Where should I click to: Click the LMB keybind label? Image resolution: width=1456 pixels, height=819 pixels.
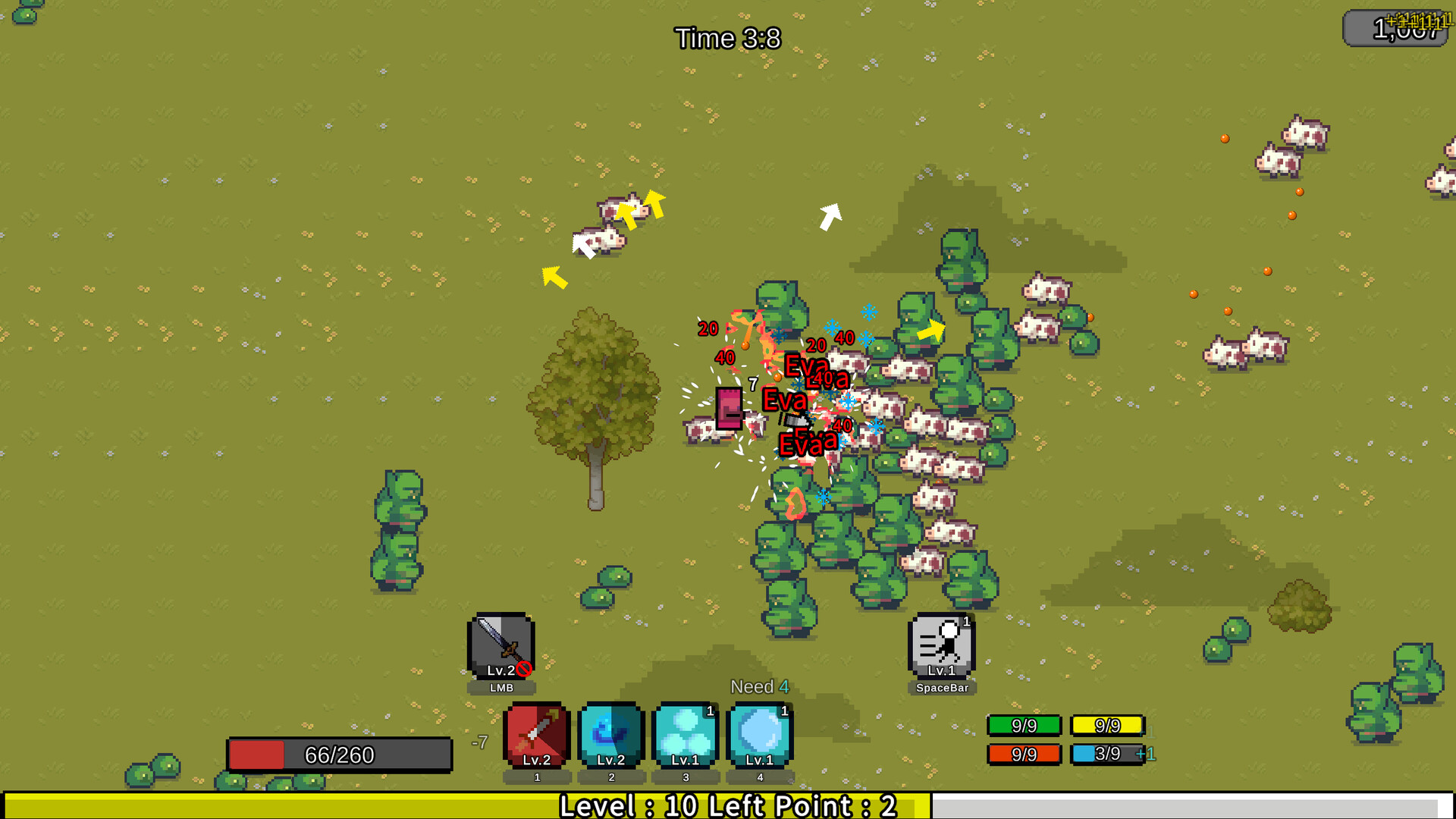click(x=500, y=688)
